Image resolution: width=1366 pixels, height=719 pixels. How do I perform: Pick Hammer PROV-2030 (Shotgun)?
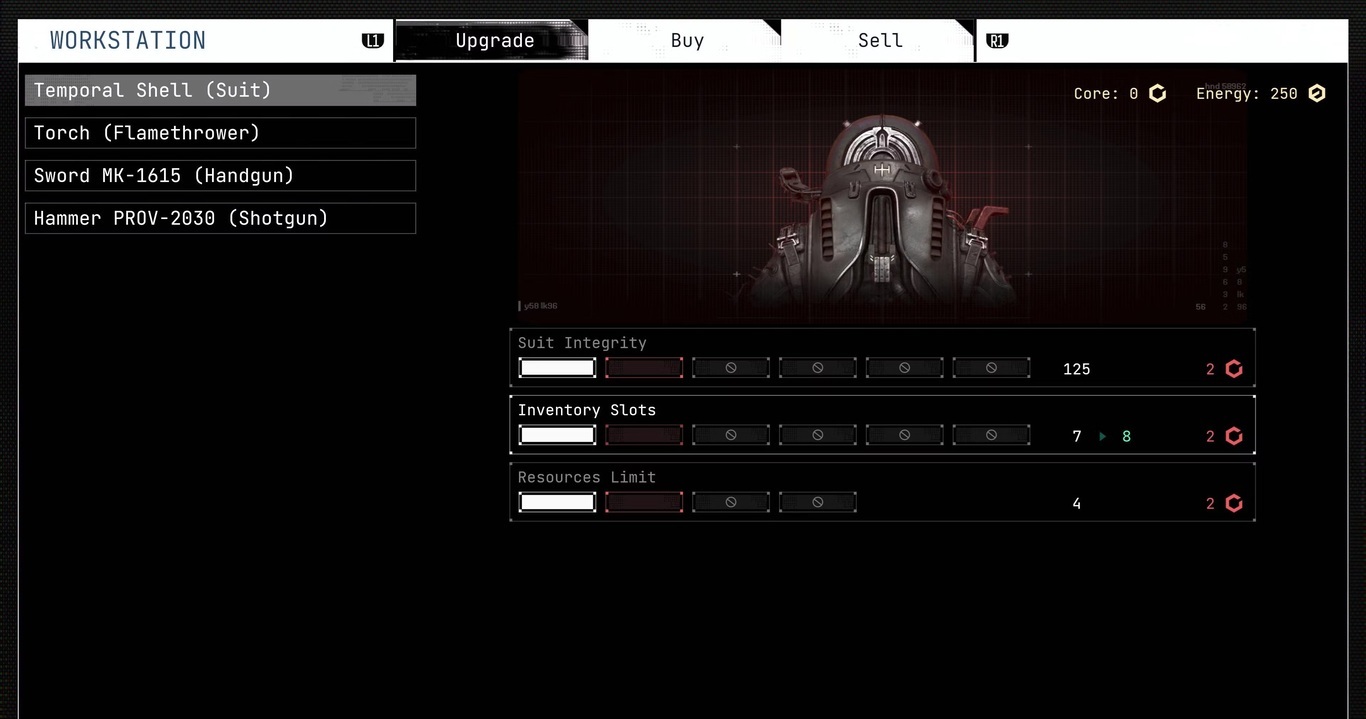[x=220, y=219]
